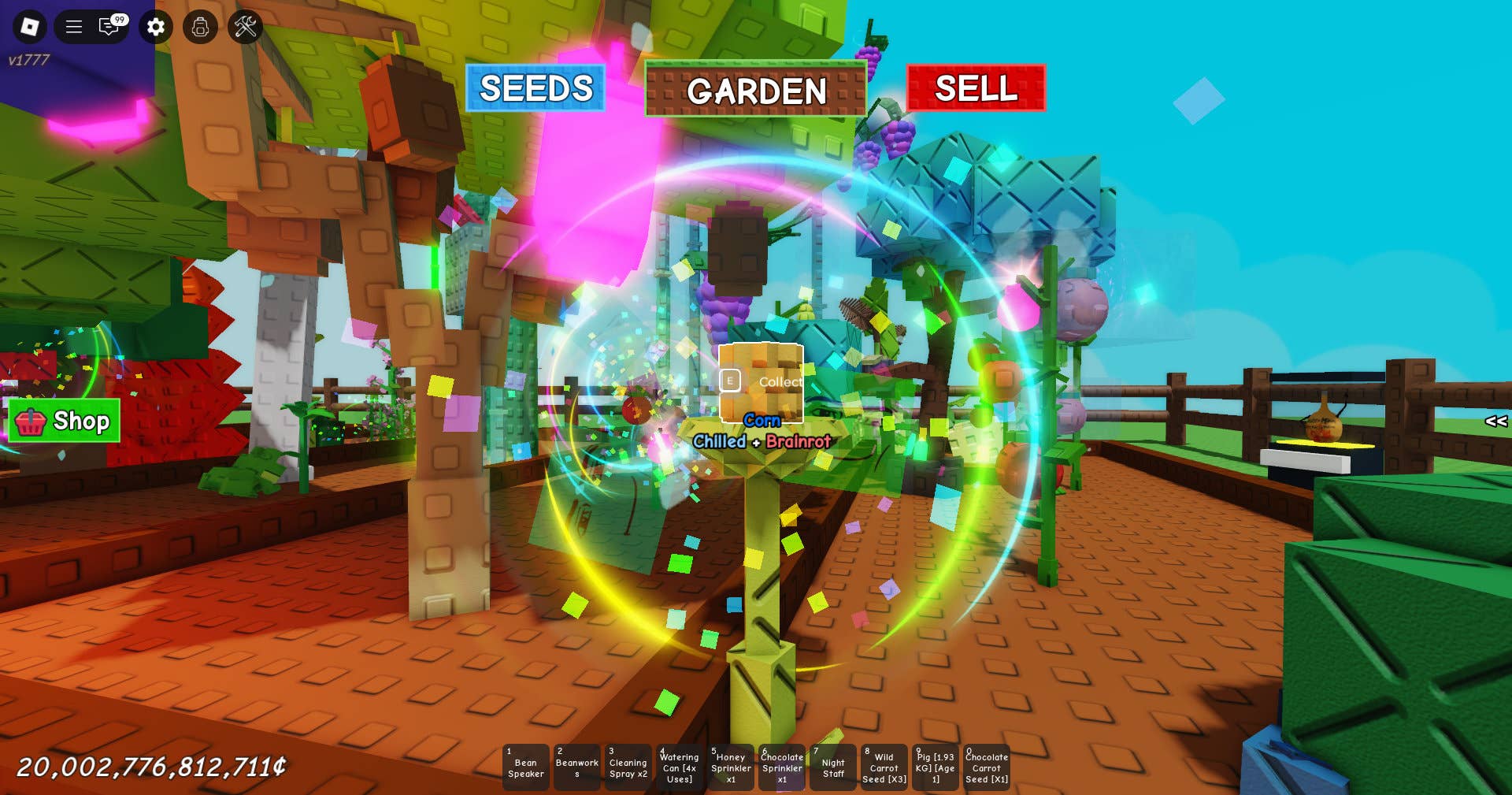Click the red SELL button
Screen dimensions: 1512x795
point(976,88)
